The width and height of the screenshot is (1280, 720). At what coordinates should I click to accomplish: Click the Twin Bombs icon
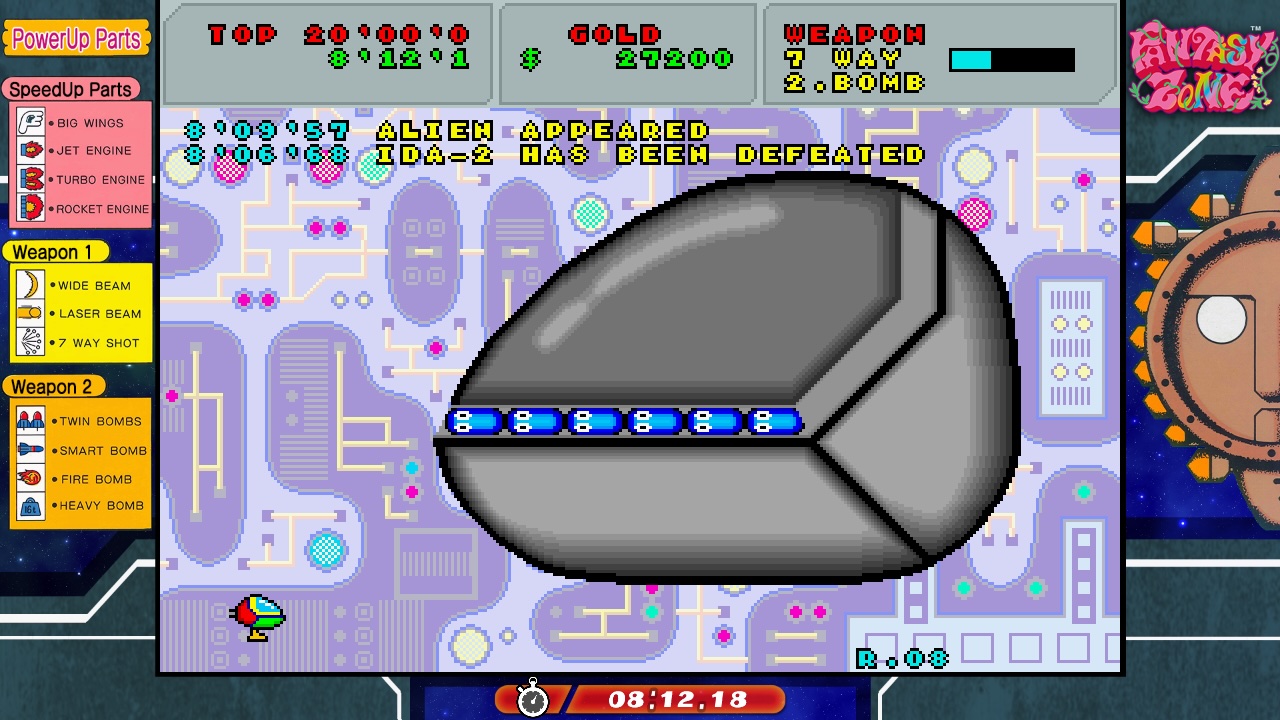pyautogui.click(x=28, y=421)
